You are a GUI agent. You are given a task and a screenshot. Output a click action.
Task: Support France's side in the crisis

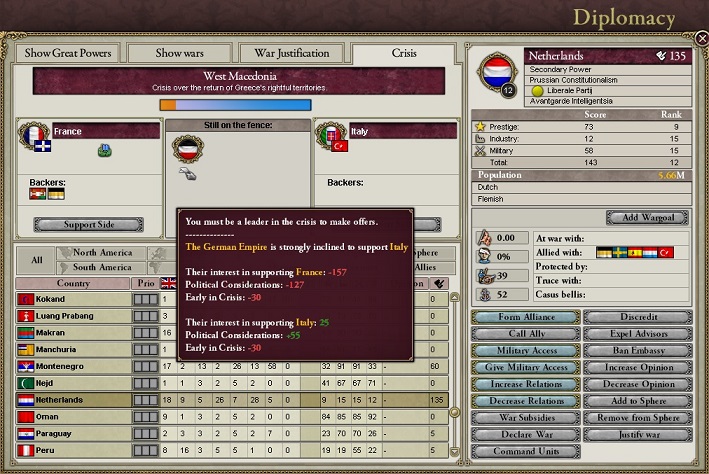[x=88, y=225]
